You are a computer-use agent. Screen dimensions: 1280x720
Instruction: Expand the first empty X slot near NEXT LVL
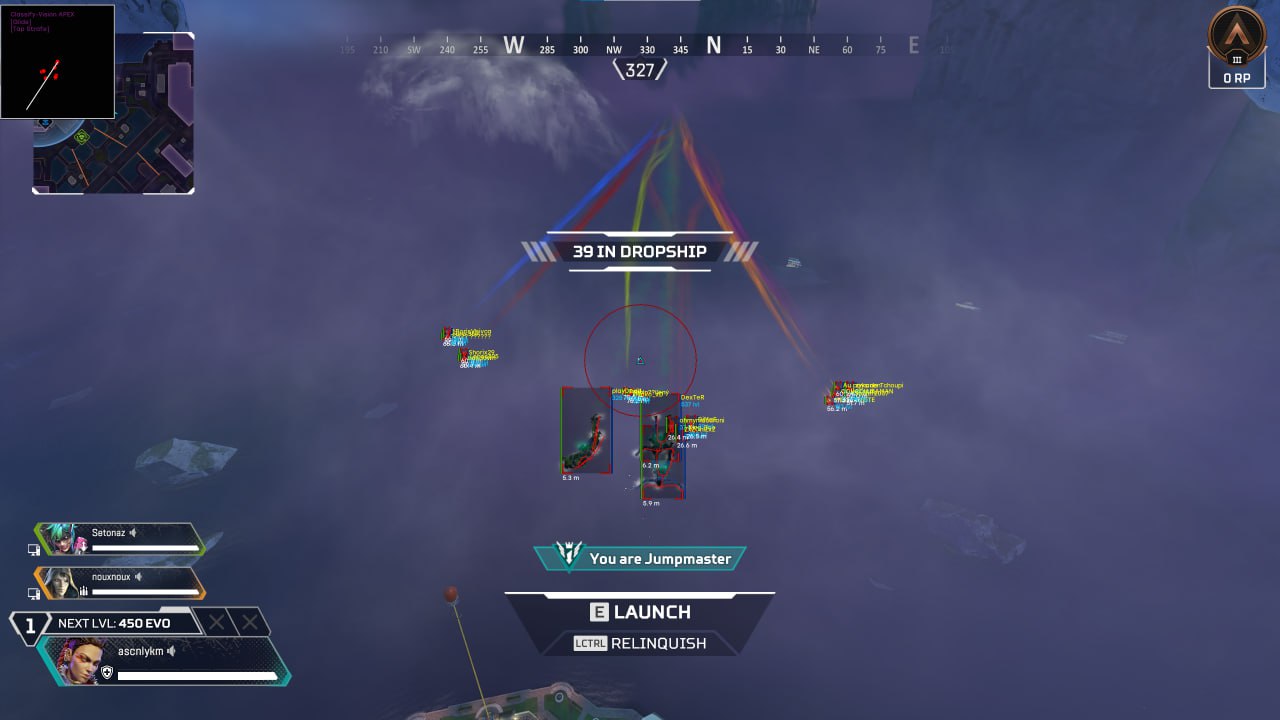coord(218,622)
